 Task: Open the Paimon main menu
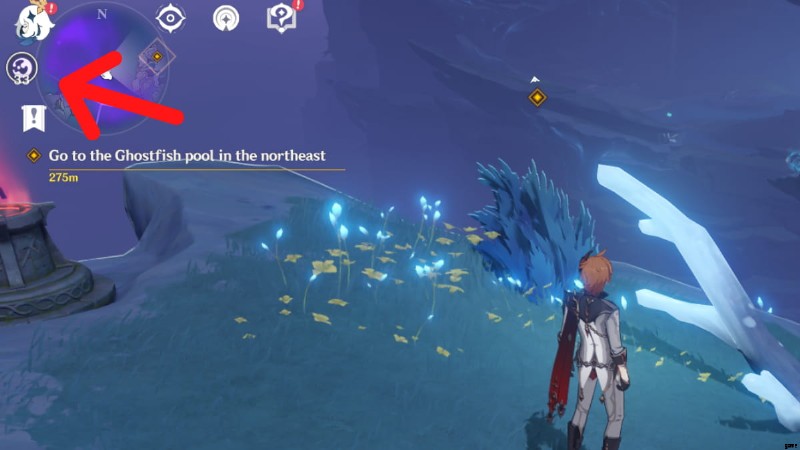(30, 20)
